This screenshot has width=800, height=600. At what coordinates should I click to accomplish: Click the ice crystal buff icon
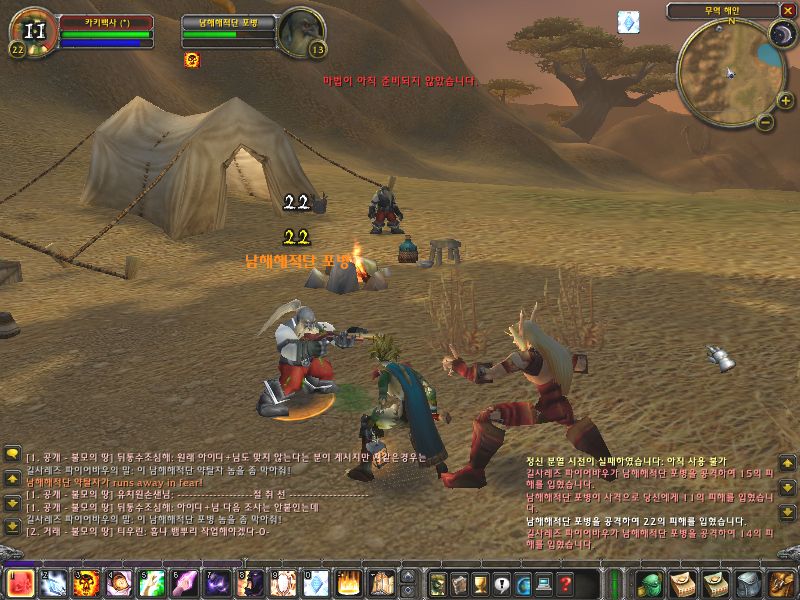(x=628, y=22)
